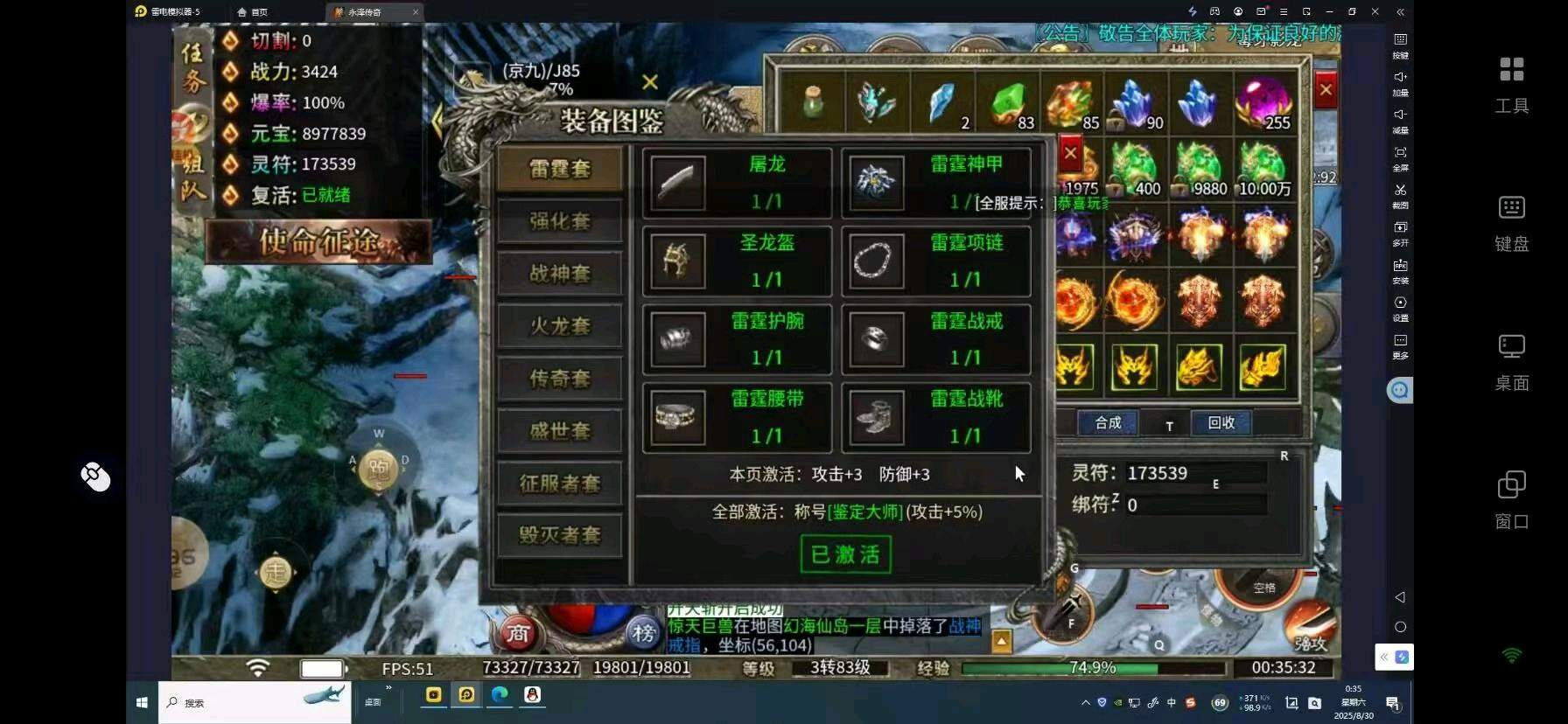Close the 永泽传奇 emulator tab
1568x724 pixels.
(x=415, y=12)
